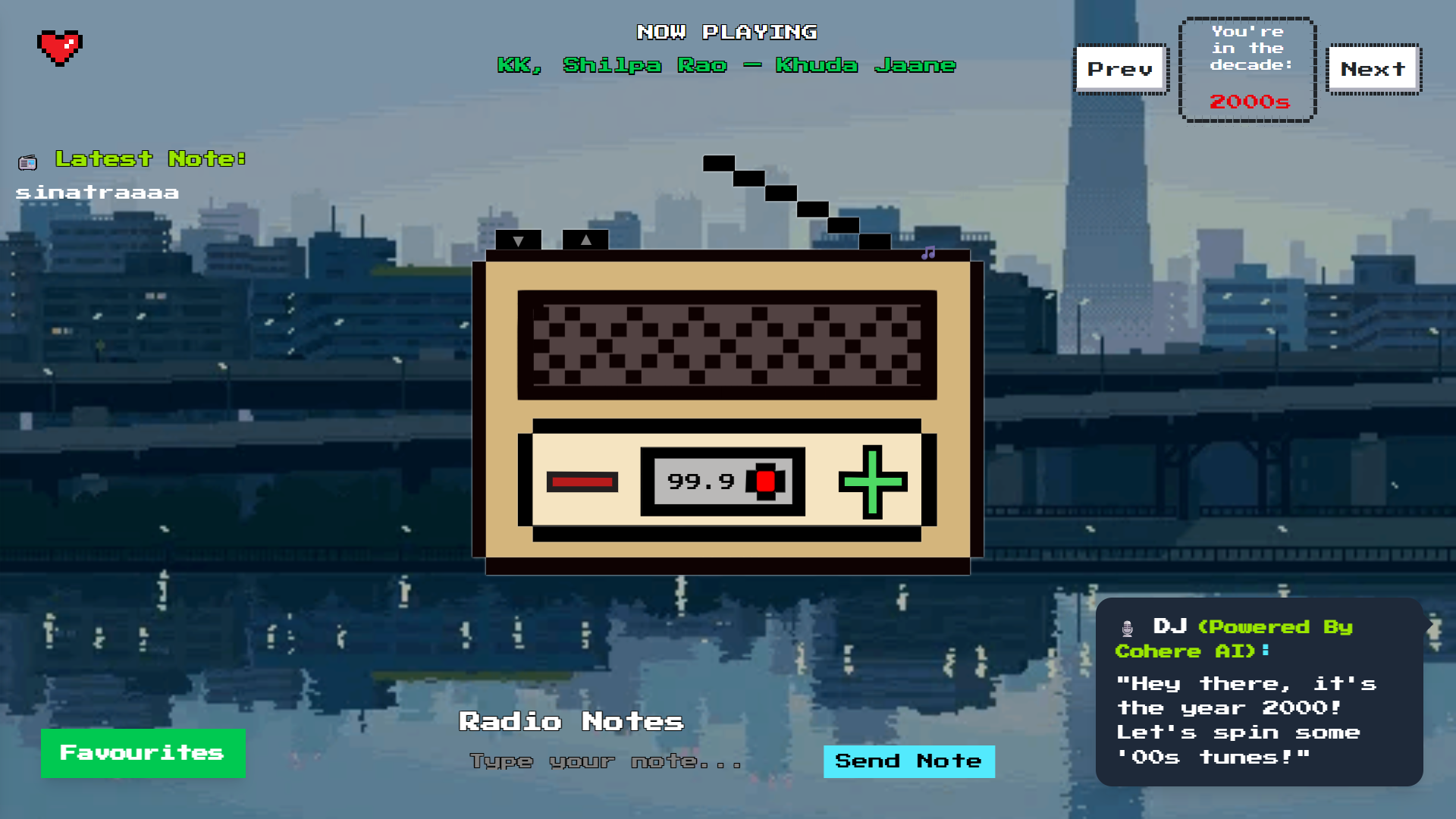This screenshot has width=1456, height=819.
Task: Click the down arrow on radio top
Action: click(x=519, y=240)
